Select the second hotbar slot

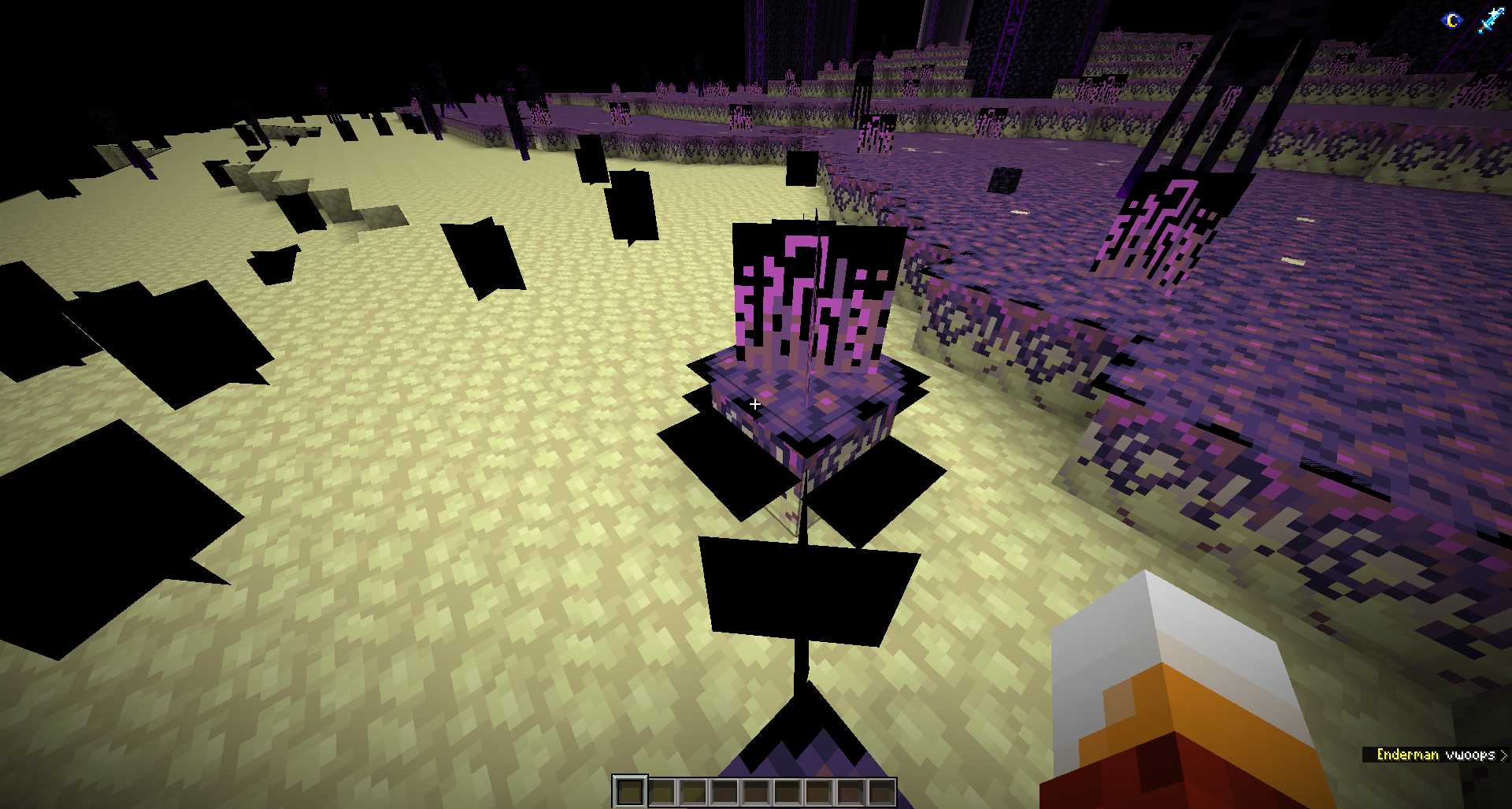tap(661, 790)
